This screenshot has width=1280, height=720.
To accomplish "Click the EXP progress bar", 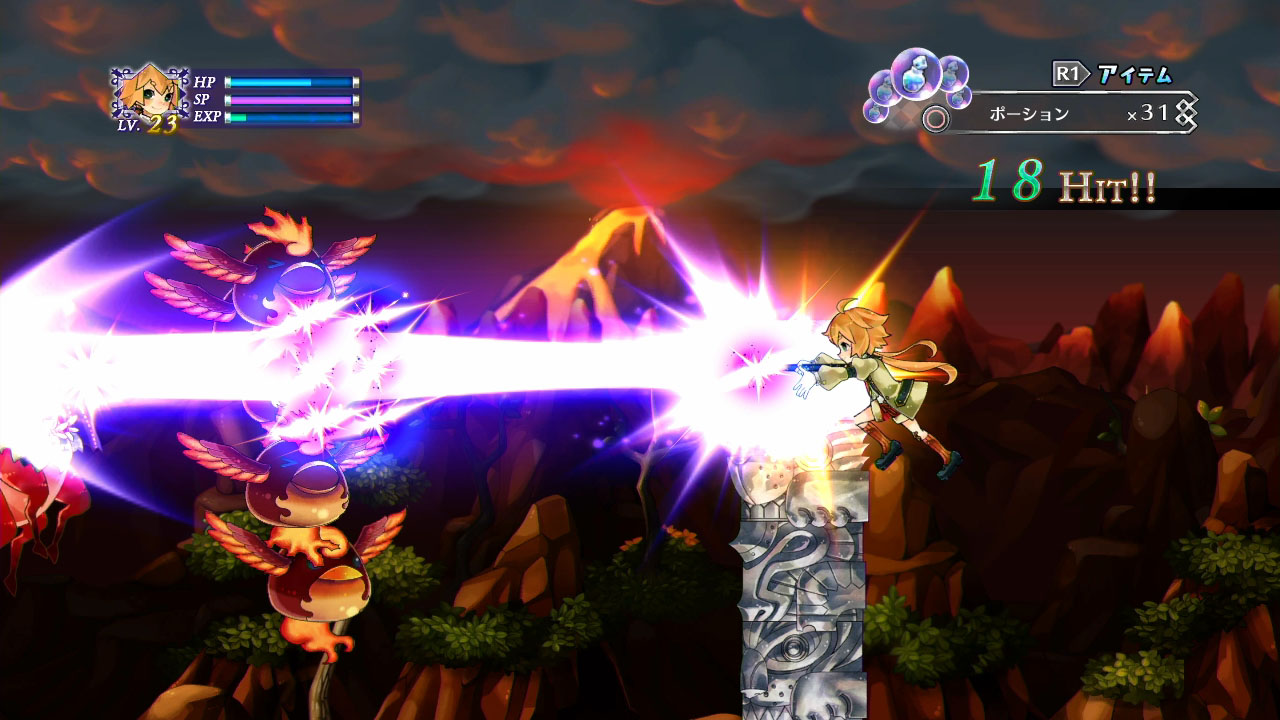I will tap(290, 118).
